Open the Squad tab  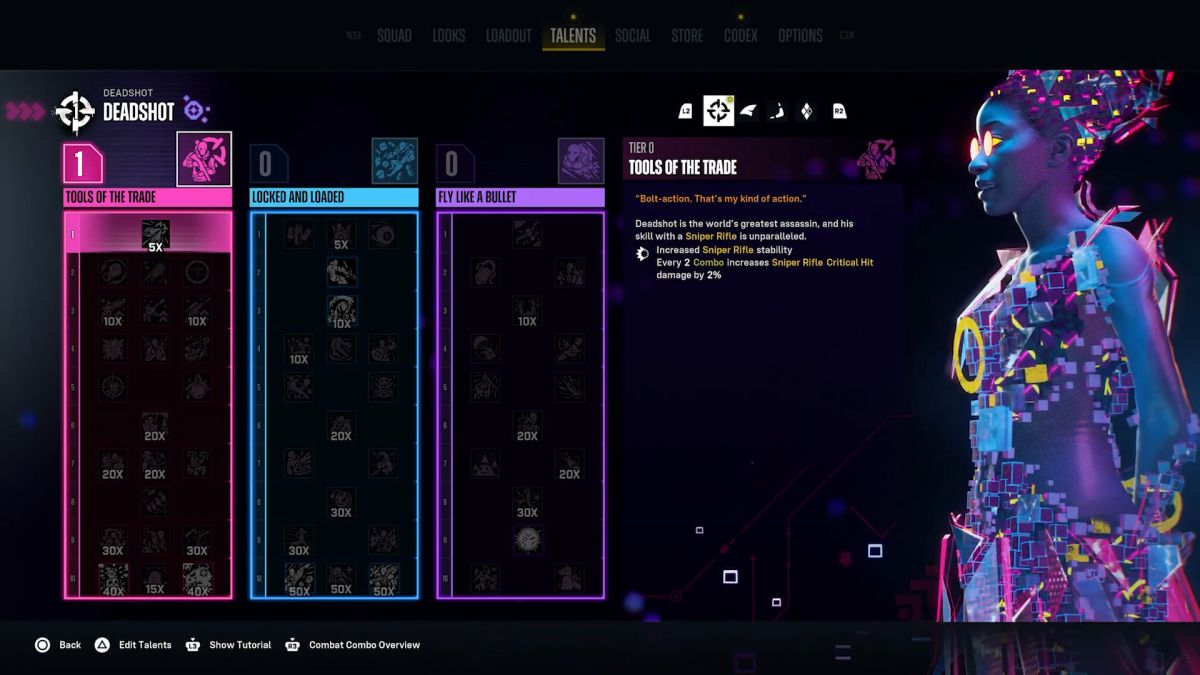pyautogui.click(x=394, y=36)
